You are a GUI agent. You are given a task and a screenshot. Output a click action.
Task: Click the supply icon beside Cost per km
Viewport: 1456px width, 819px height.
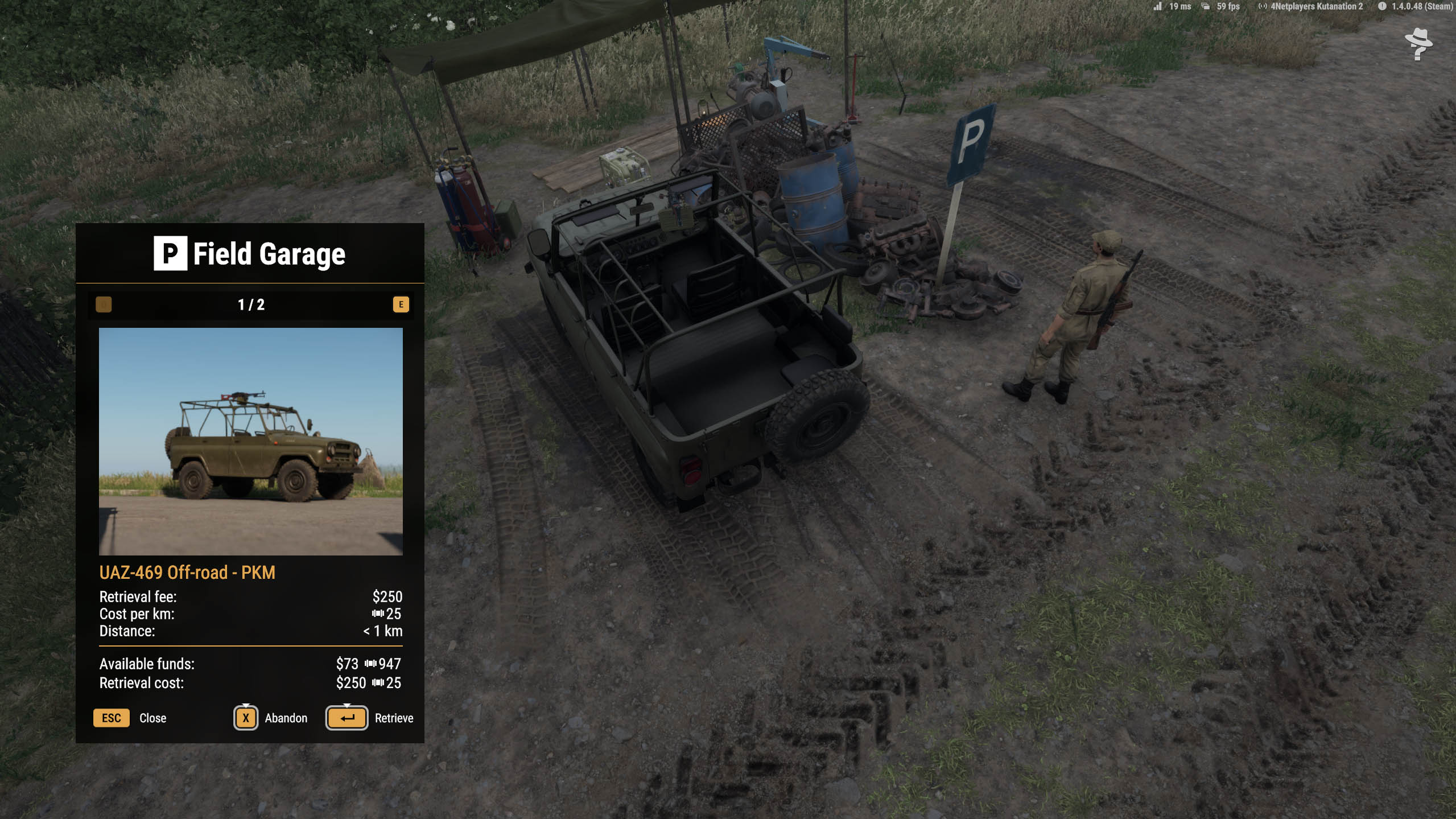coord(378,614)
